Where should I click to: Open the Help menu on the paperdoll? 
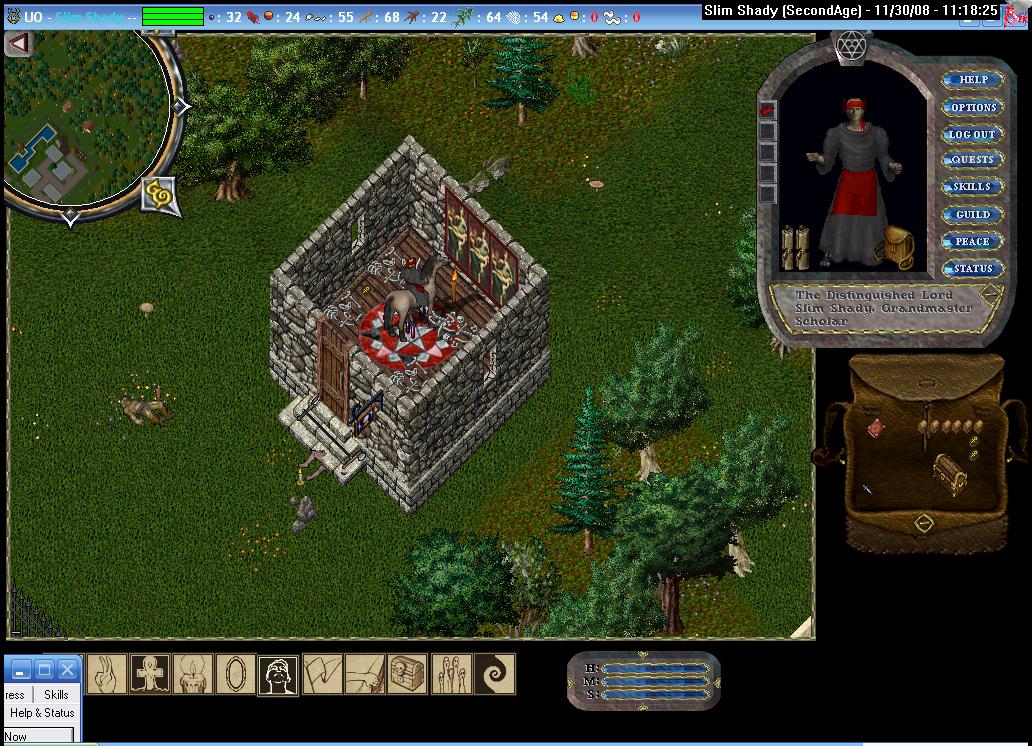point(972,80)
